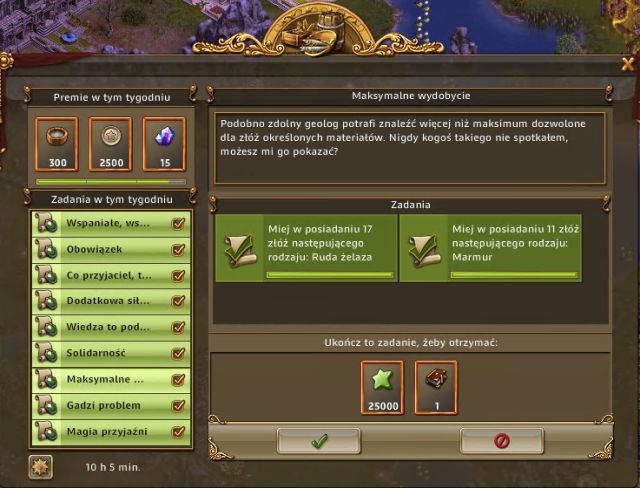Select the 'Maksymalne ...' quest row

(110, 379)
